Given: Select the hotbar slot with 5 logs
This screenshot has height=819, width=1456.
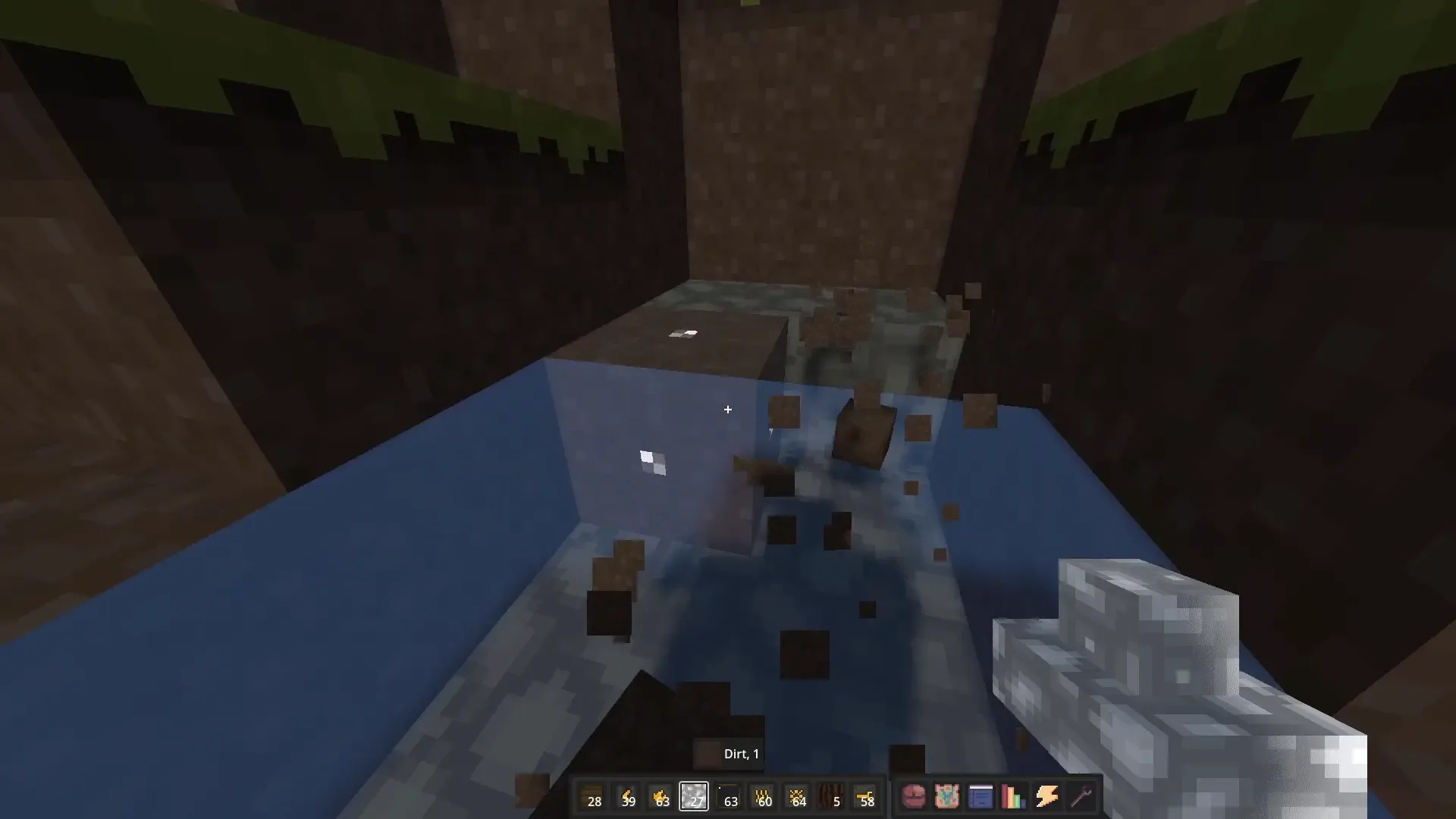Looking at the screenshot, I should coord(831,796).
